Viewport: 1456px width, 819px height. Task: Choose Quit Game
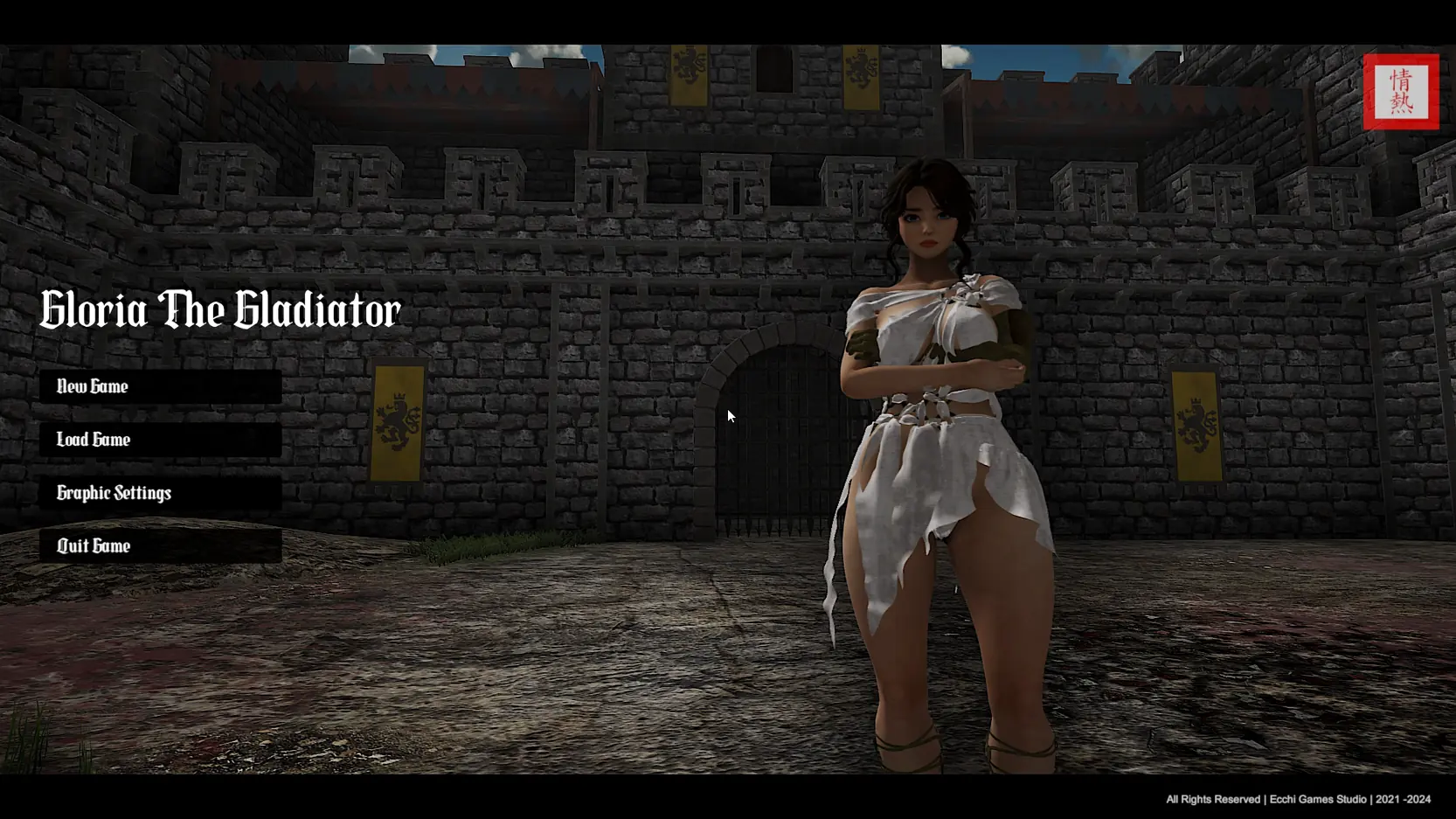click(x=160, y=546)
